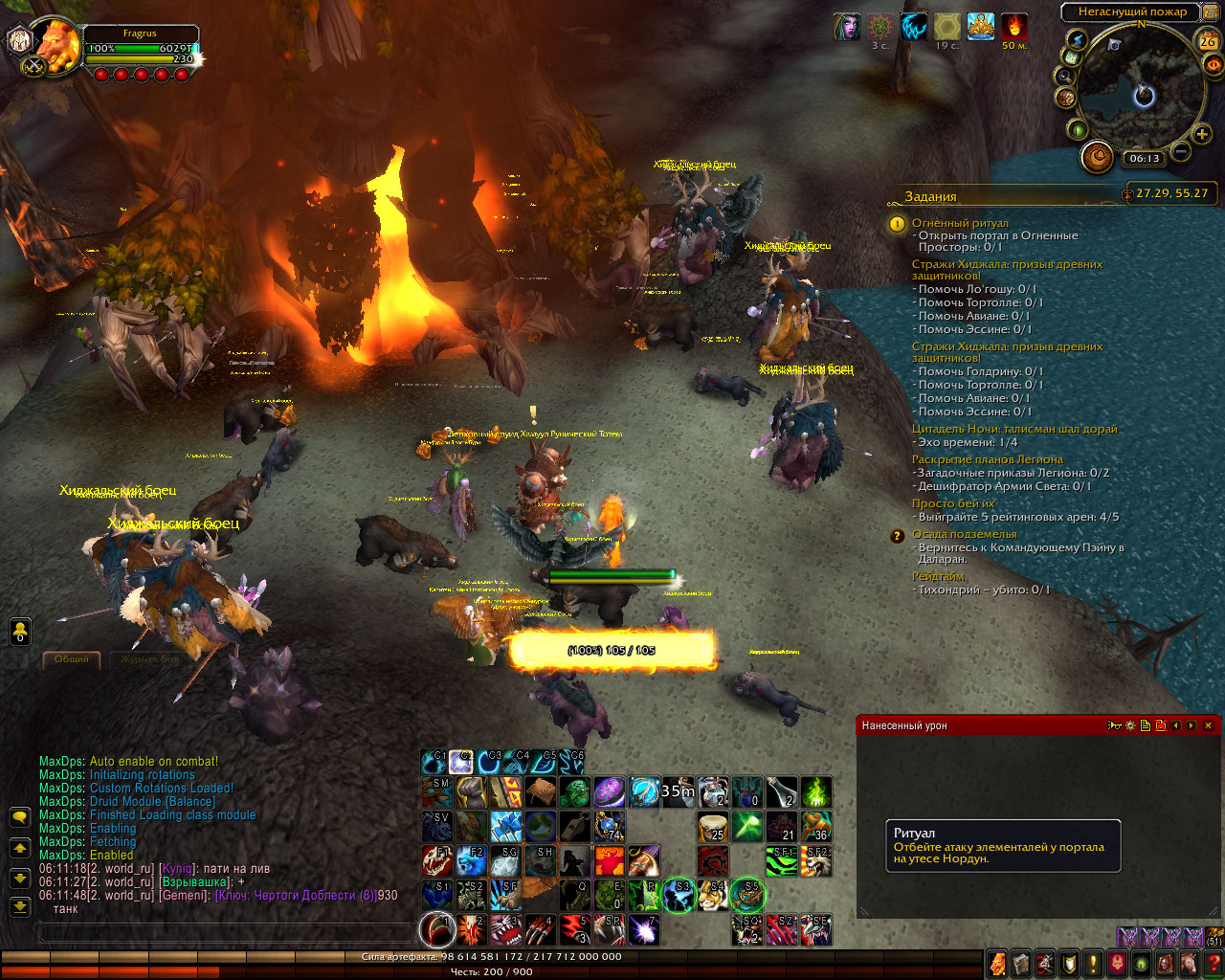Viewport: 1225px width, 980px height.
Task: Use the ability bound to key 1
Action: 437,929
